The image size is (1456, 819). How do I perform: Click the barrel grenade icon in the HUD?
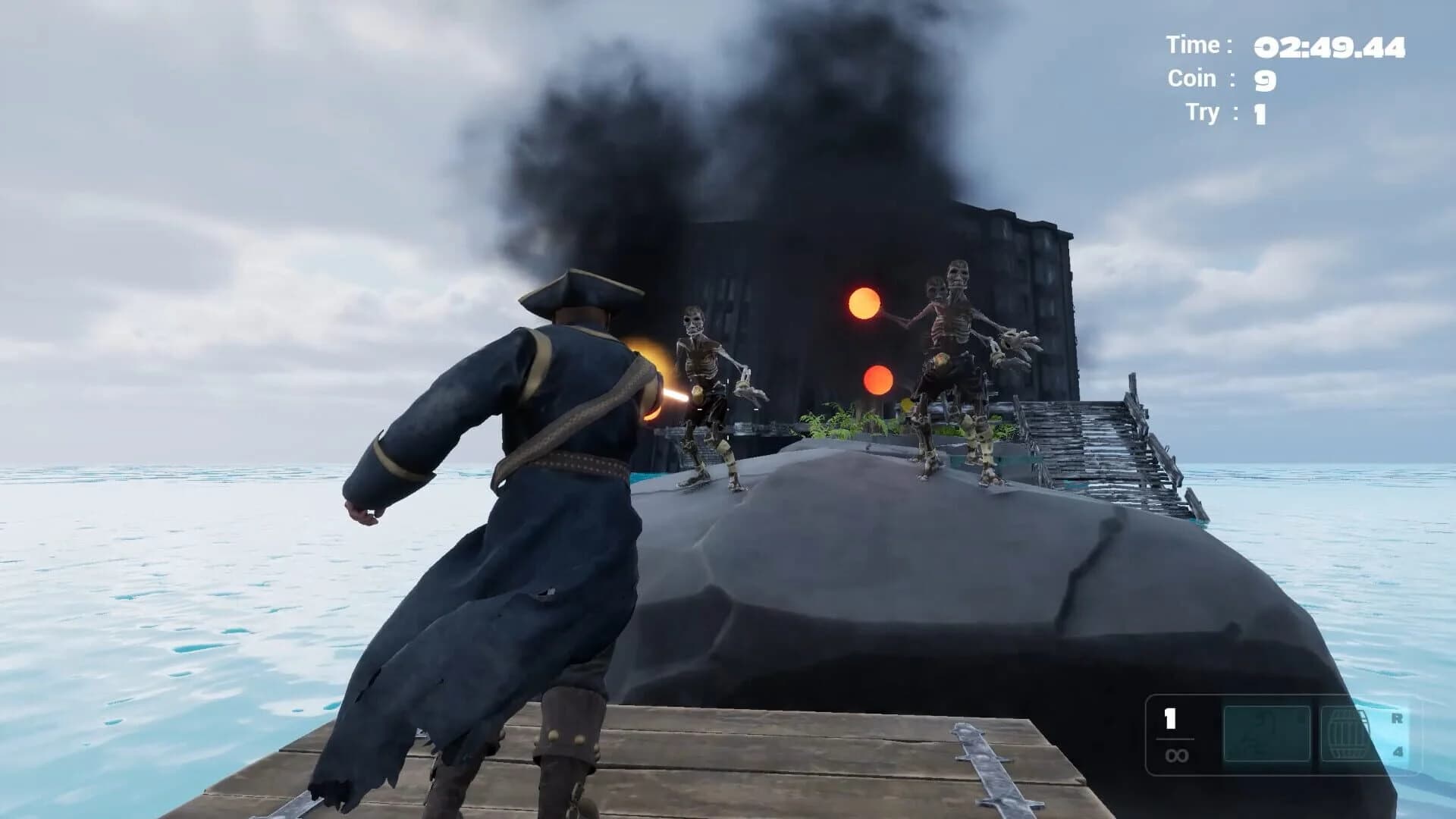click(1348, 732)
